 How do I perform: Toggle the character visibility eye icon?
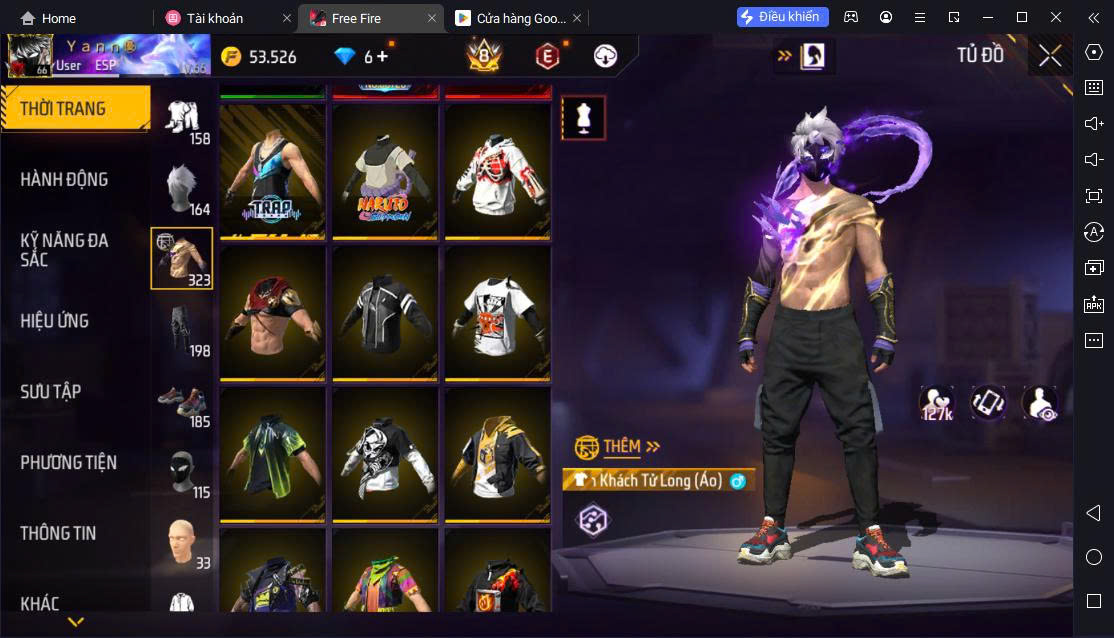point(1040,403)
